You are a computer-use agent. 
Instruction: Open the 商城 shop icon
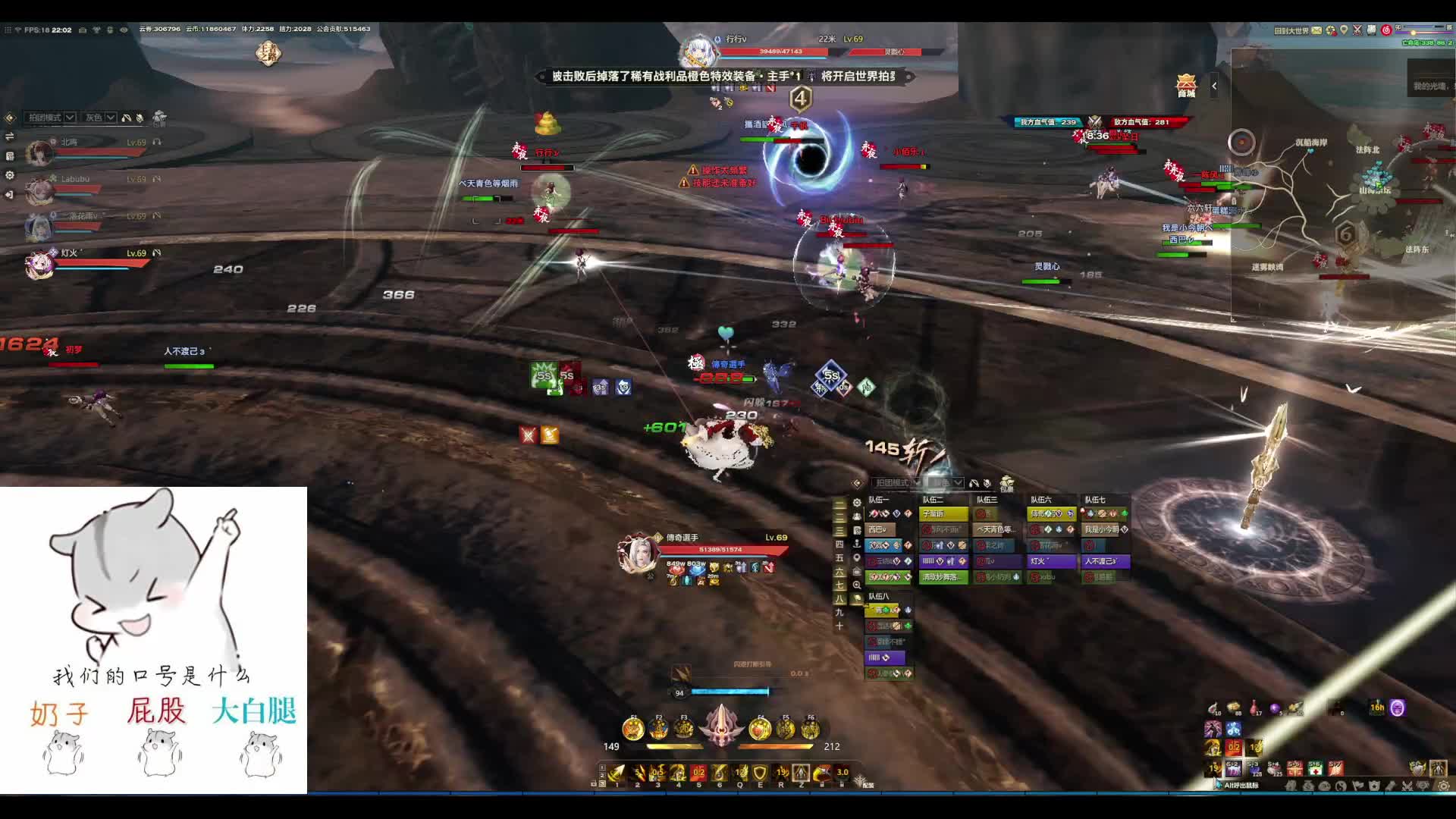[1186, 85]
